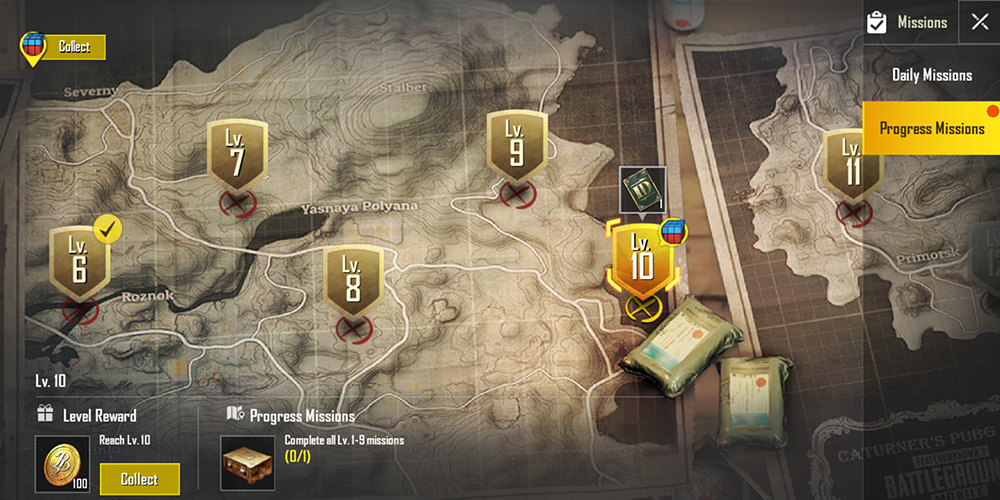Click the Collect button at top left
The width and height of the screenshot is (1000, 500).
pyautogui.click(x=74, y=46)
